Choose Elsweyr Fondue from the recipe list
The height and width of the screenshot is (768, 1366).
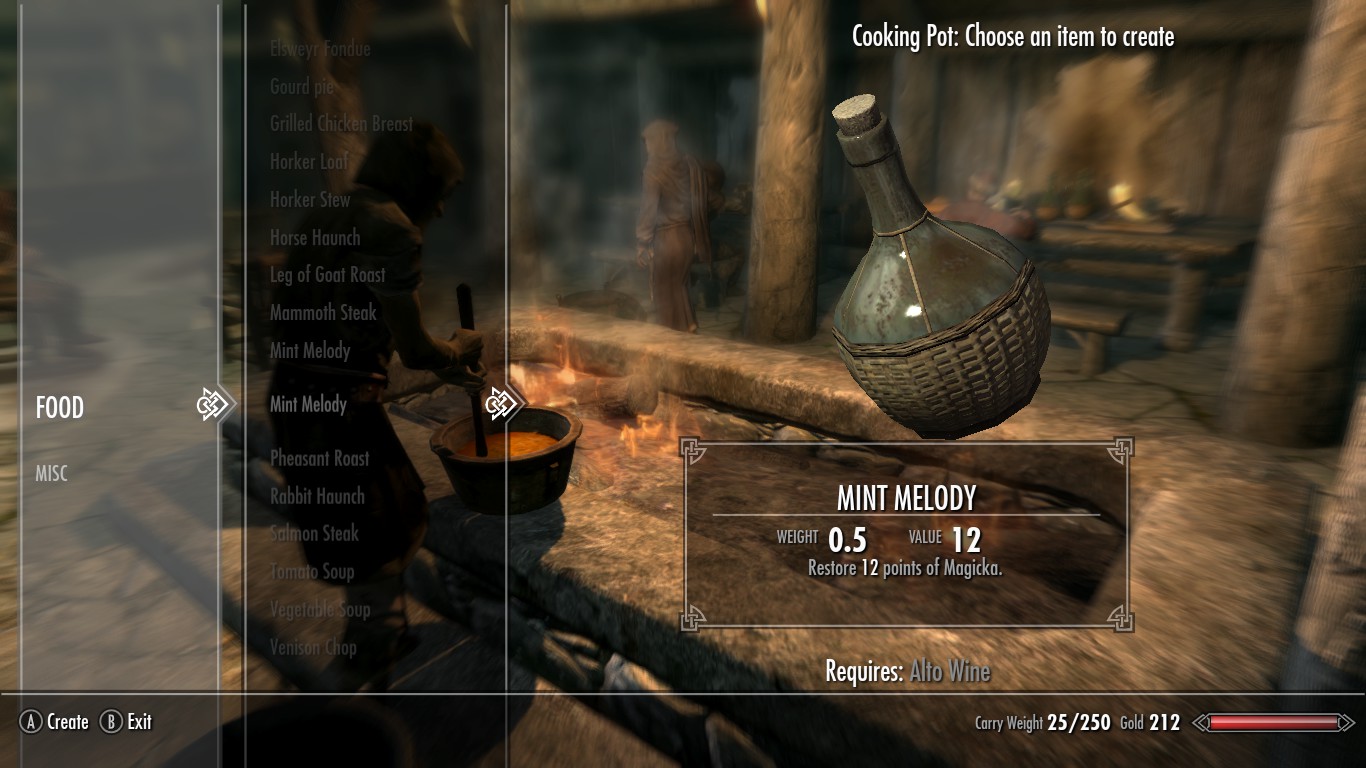320,49
